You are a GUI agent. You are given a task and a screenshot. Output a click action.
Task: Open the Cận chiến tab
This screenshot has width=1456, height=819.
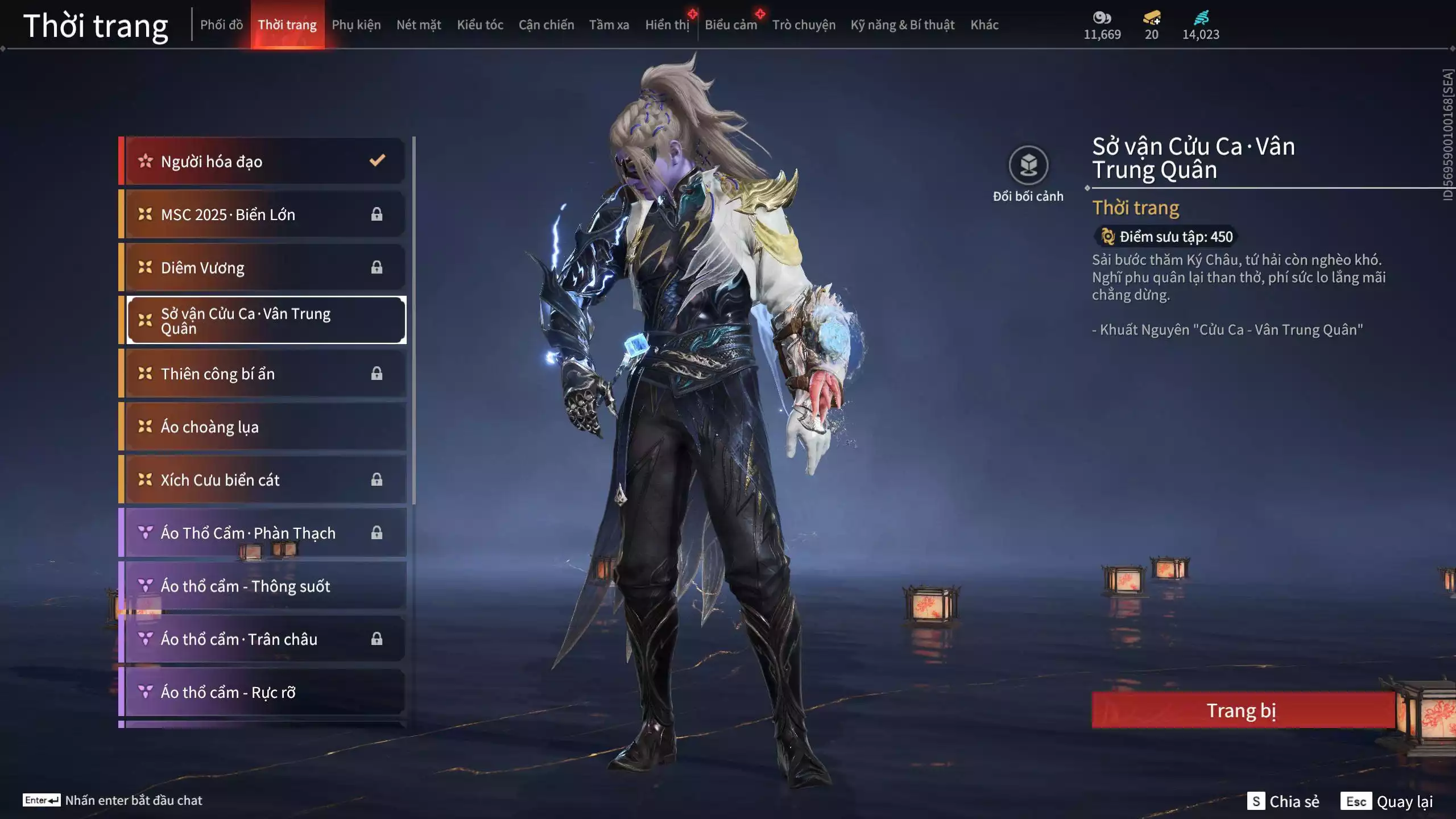coord(546,25)
